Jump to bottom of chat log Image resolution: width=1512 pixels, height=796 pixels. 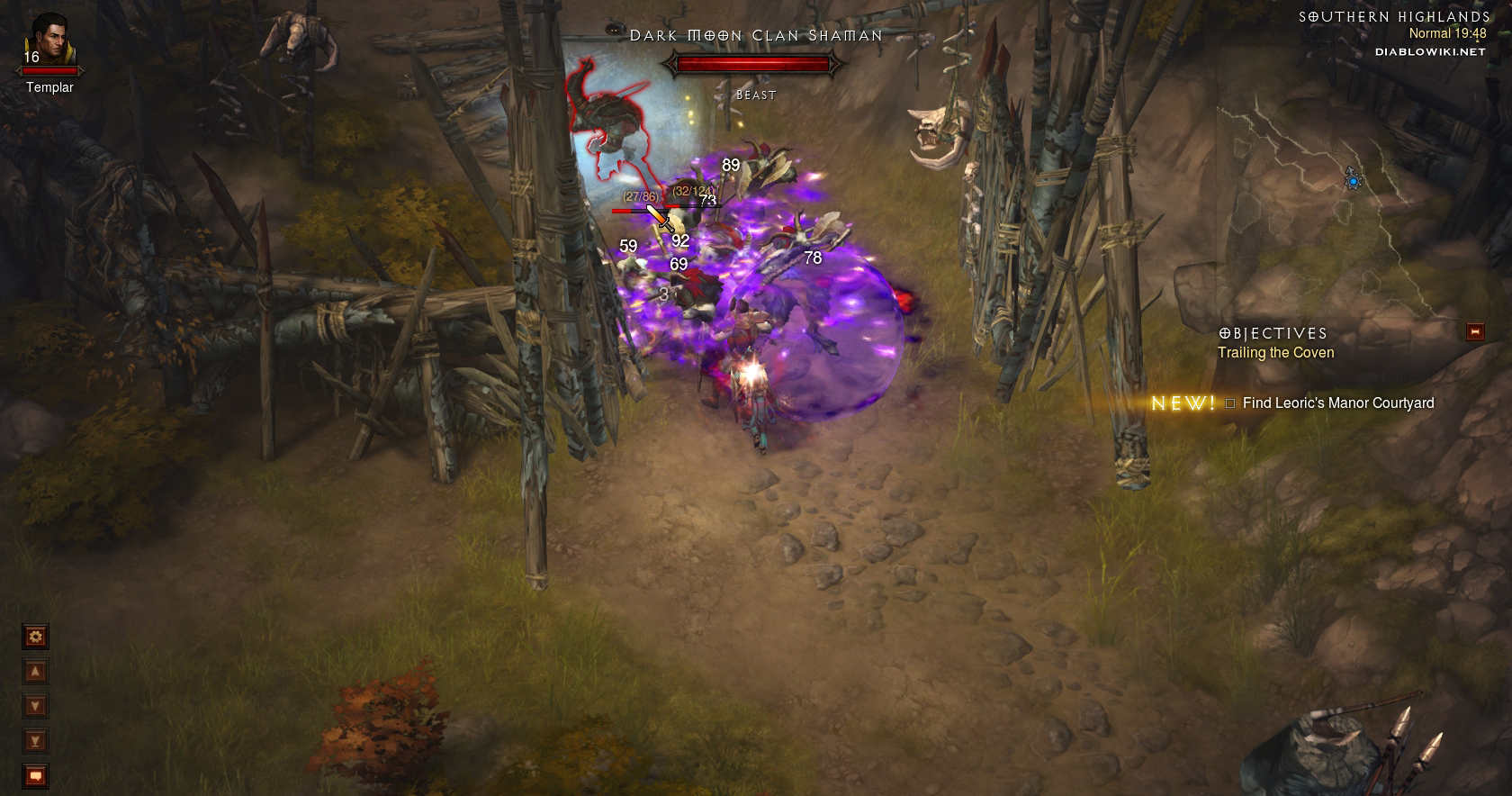click(35, 741)
